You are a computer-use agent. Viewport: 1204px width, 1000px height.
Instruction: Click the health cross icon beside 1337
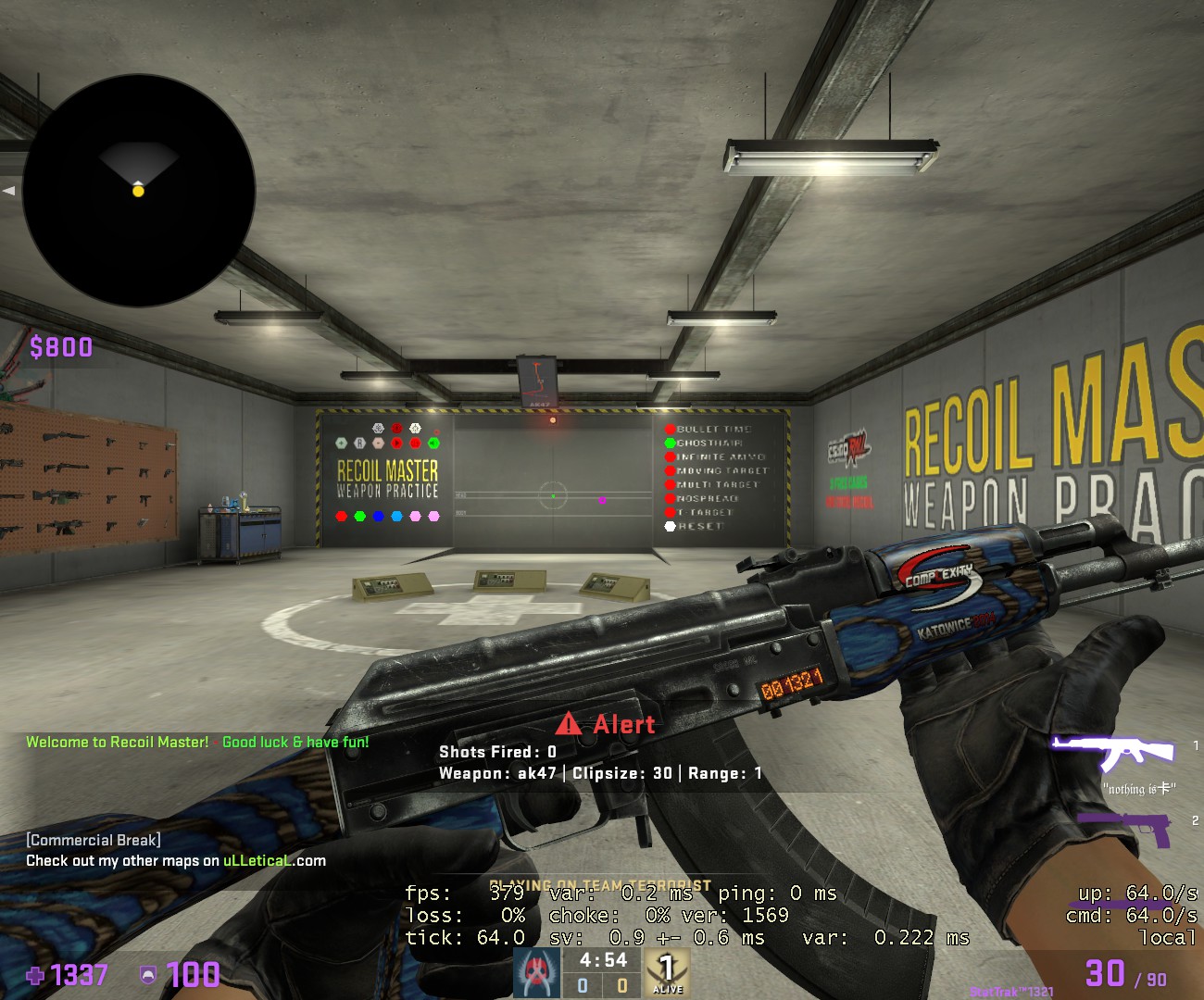tap(35, 976)
